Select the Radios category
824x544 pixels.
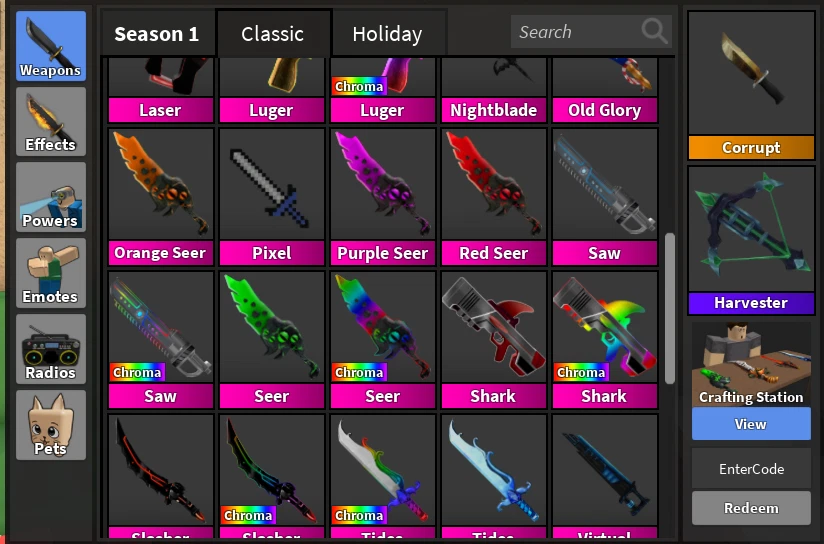point(51,349)
